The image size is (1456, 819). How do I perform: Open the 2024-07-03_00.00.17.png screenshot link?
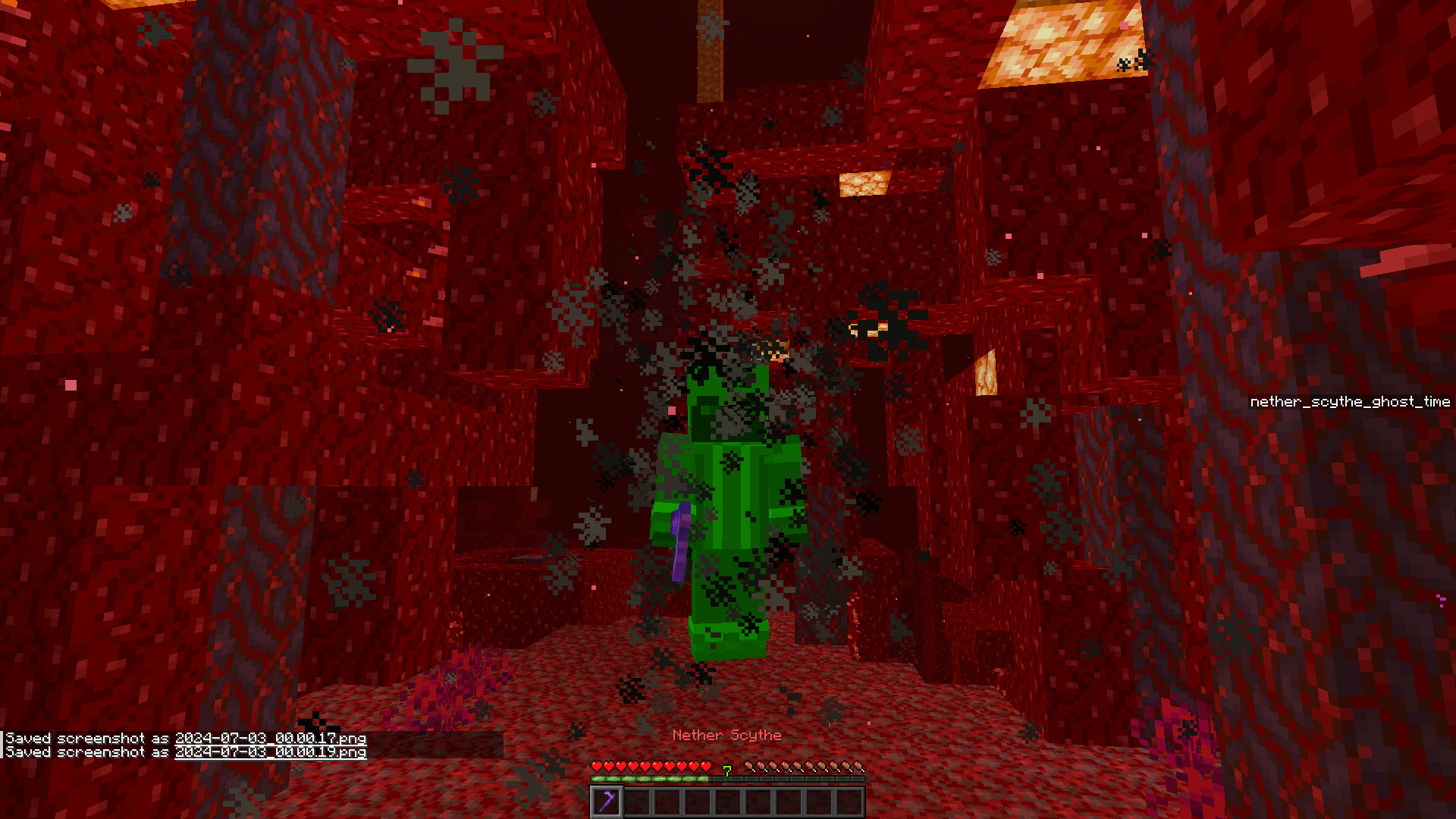270,738
